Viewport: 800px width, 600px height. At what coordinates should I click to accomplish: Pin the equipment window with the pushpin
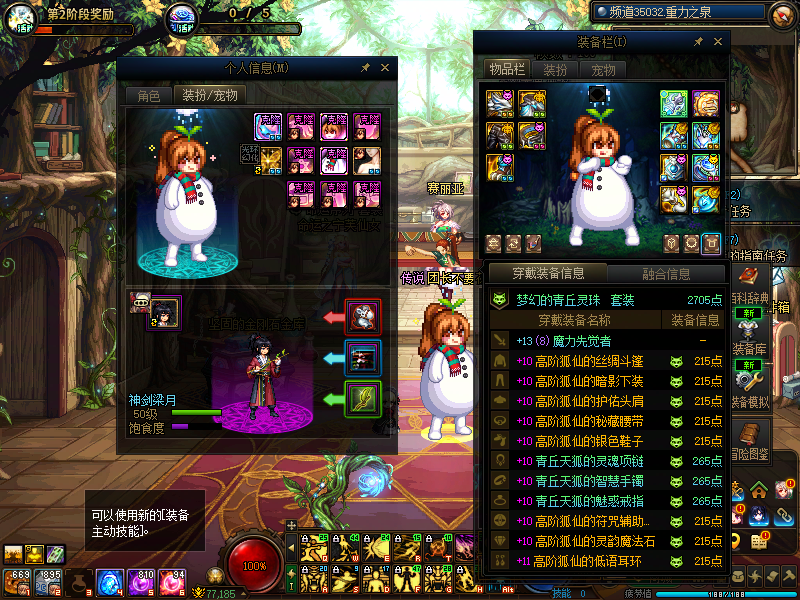click(x=698, y=42)
